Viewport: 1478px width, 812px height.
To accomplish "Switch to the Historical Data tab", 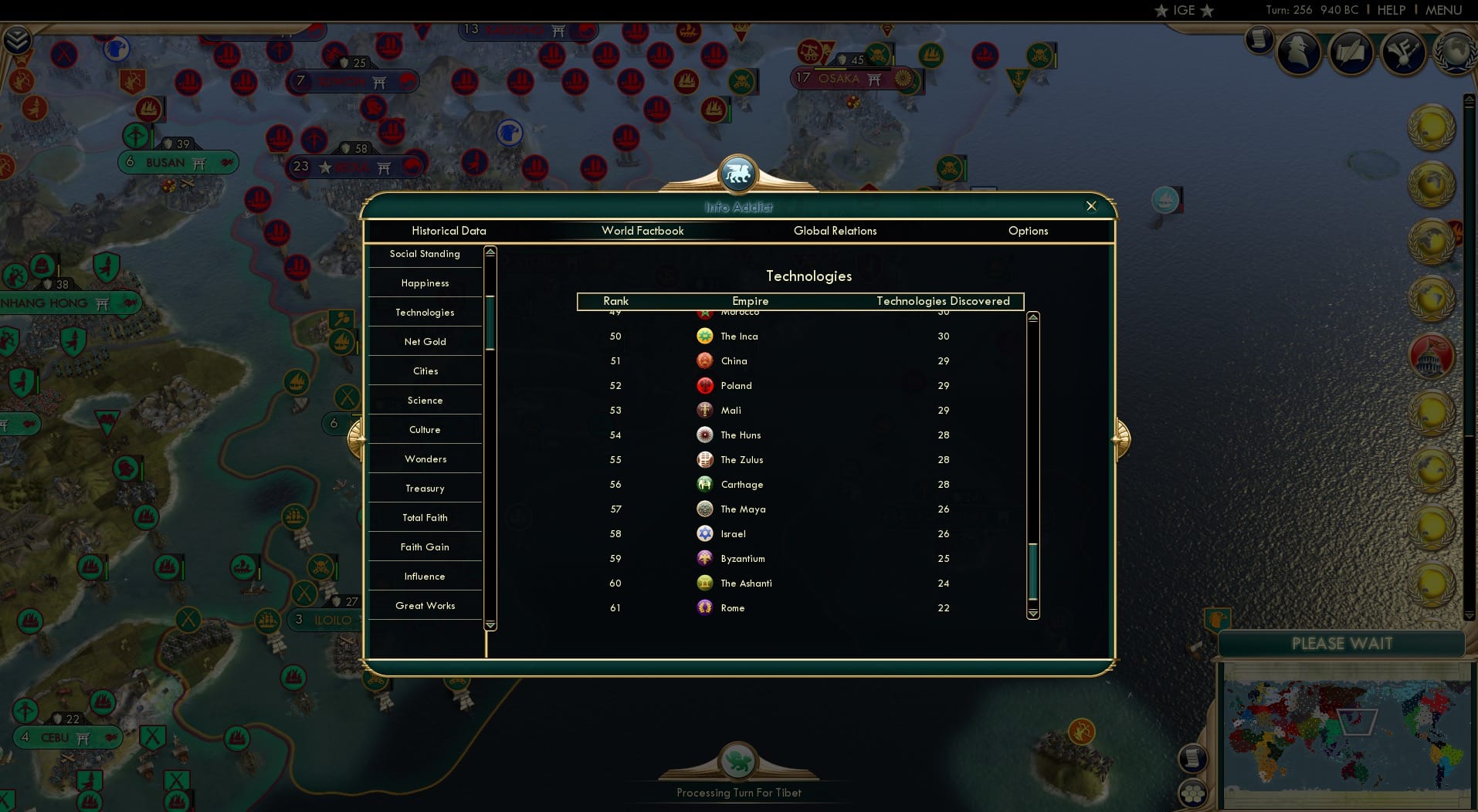I will (449, 231).
